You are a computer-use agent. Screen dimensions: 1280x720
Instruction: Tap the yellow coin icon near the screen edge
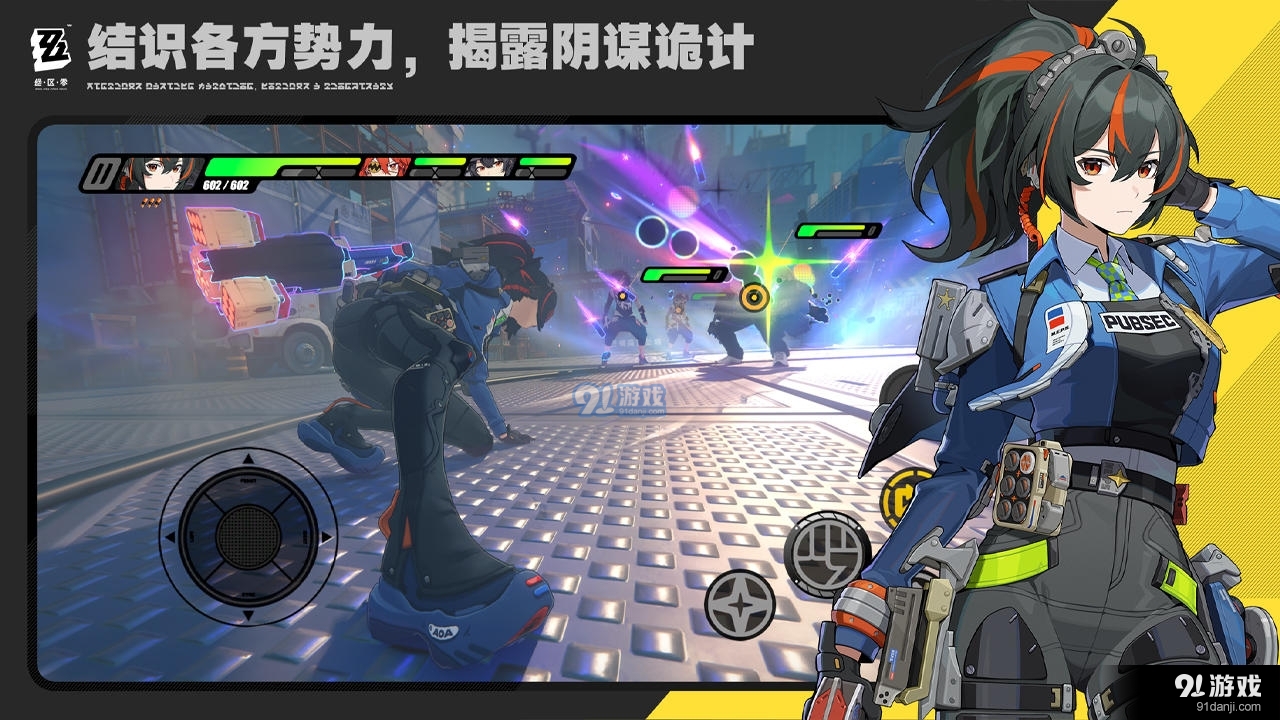click(x=906, y=496)
